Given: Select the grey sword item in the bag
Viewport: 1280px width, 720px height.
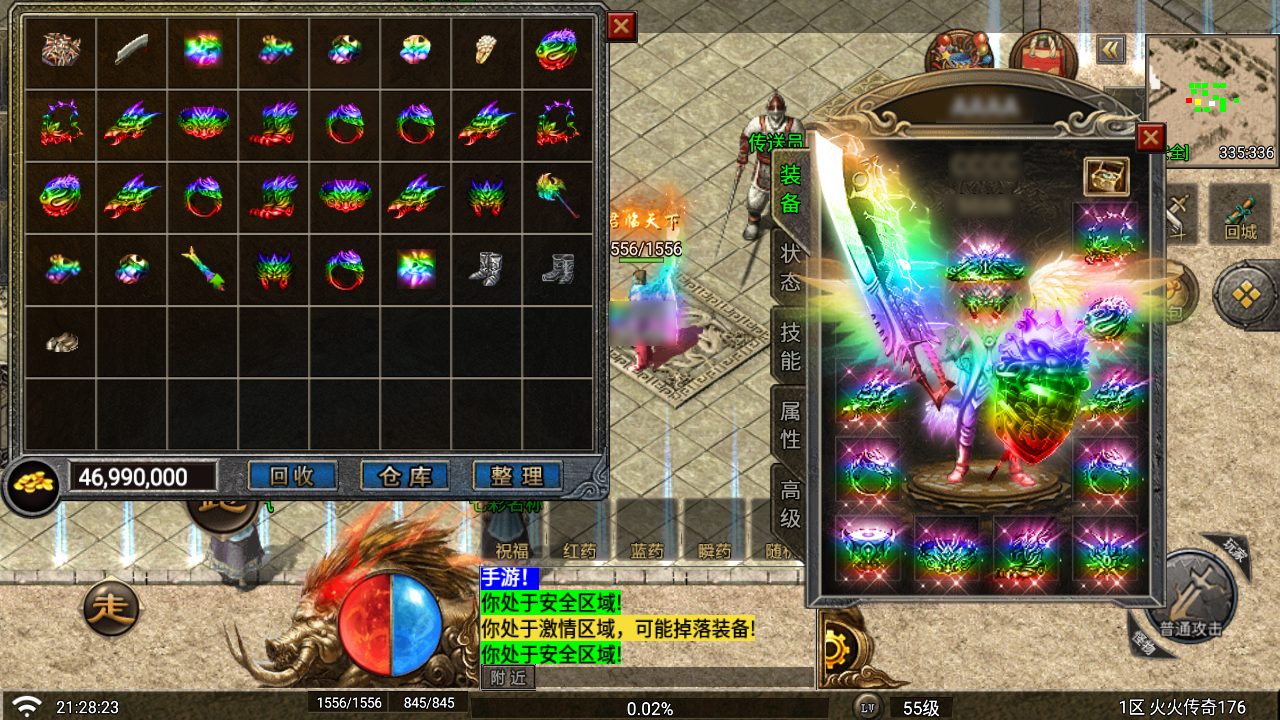Looking at the screenshot, I should (132, 49).
